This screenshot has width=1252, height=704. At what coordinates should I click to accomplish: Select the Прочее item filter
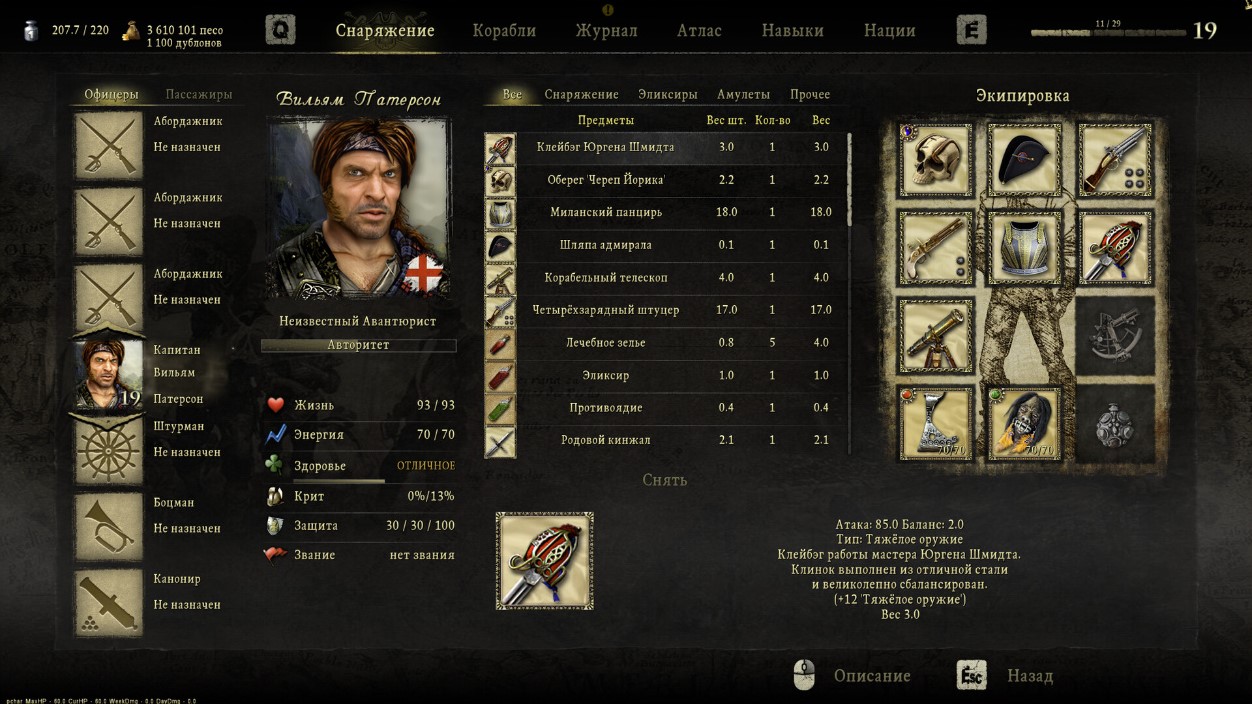click(809, 94)
